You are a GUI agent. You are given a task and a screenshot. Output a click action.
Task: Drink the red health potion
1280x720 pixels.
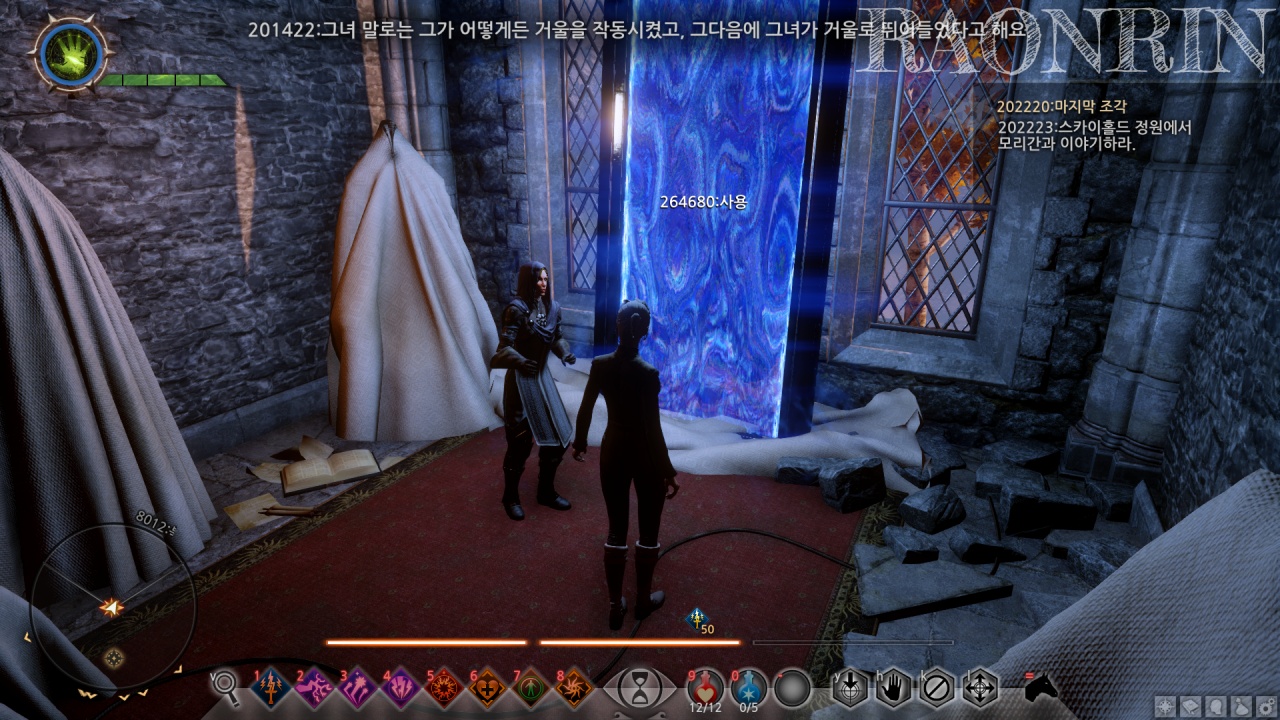(x=704, y=687)
